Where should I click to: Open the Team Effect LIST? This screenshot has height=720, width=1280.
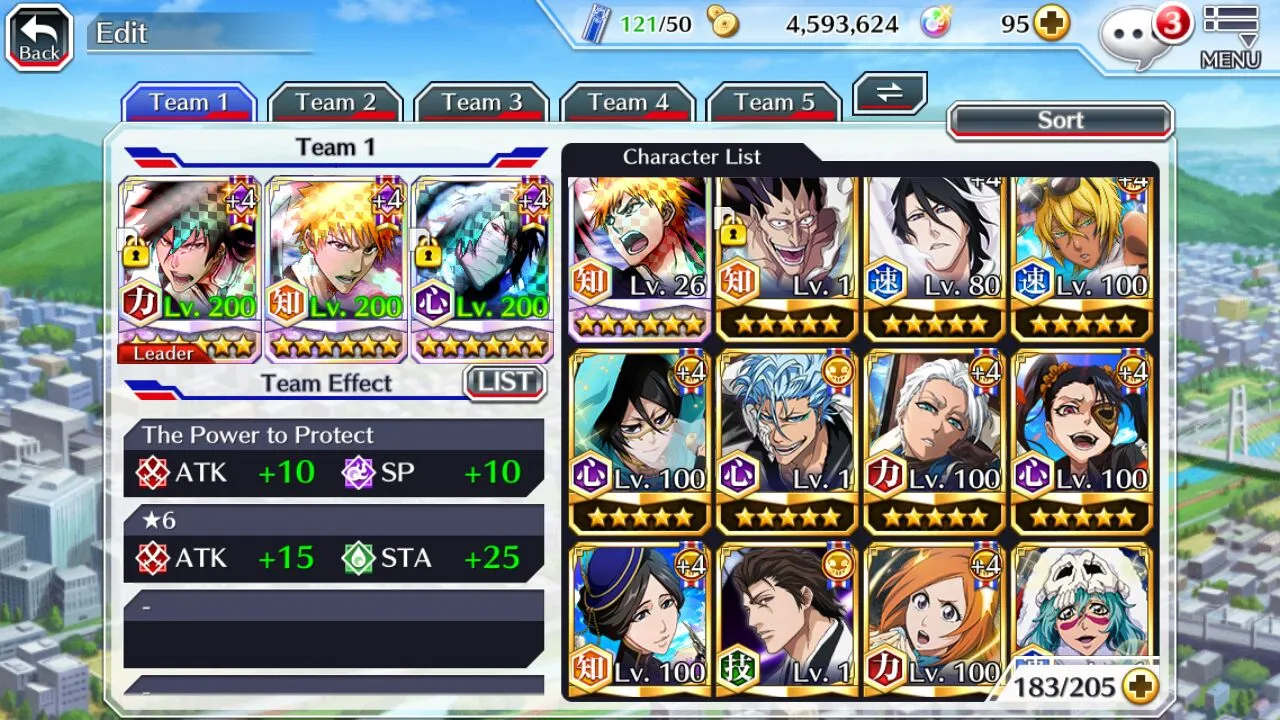click(x=505, y=382)
